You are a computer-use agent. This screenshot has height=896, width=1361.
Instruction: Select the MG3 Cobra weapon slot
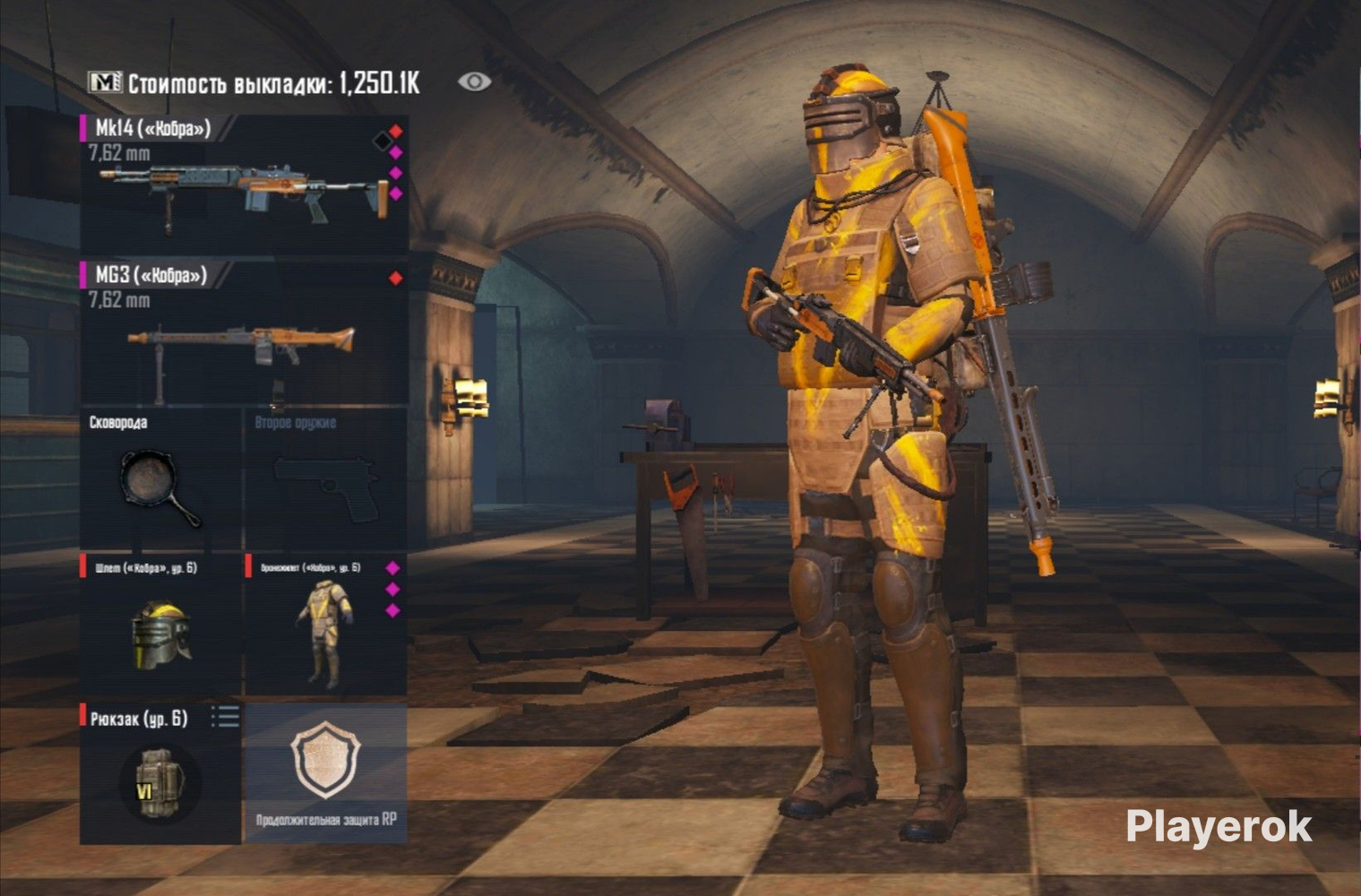pos(244,333)
